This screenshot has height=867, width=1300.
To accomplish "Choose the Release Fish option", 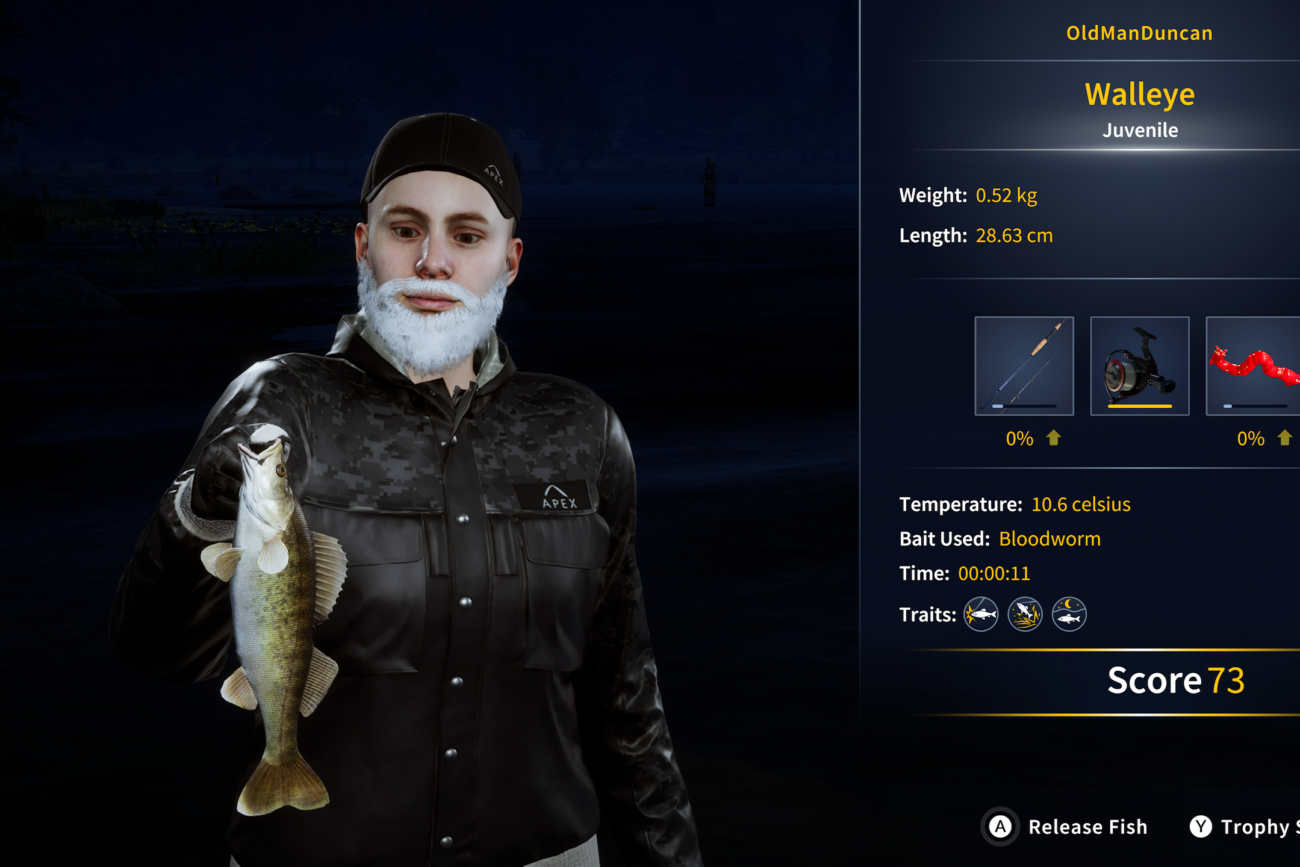I will (1067, 827).
